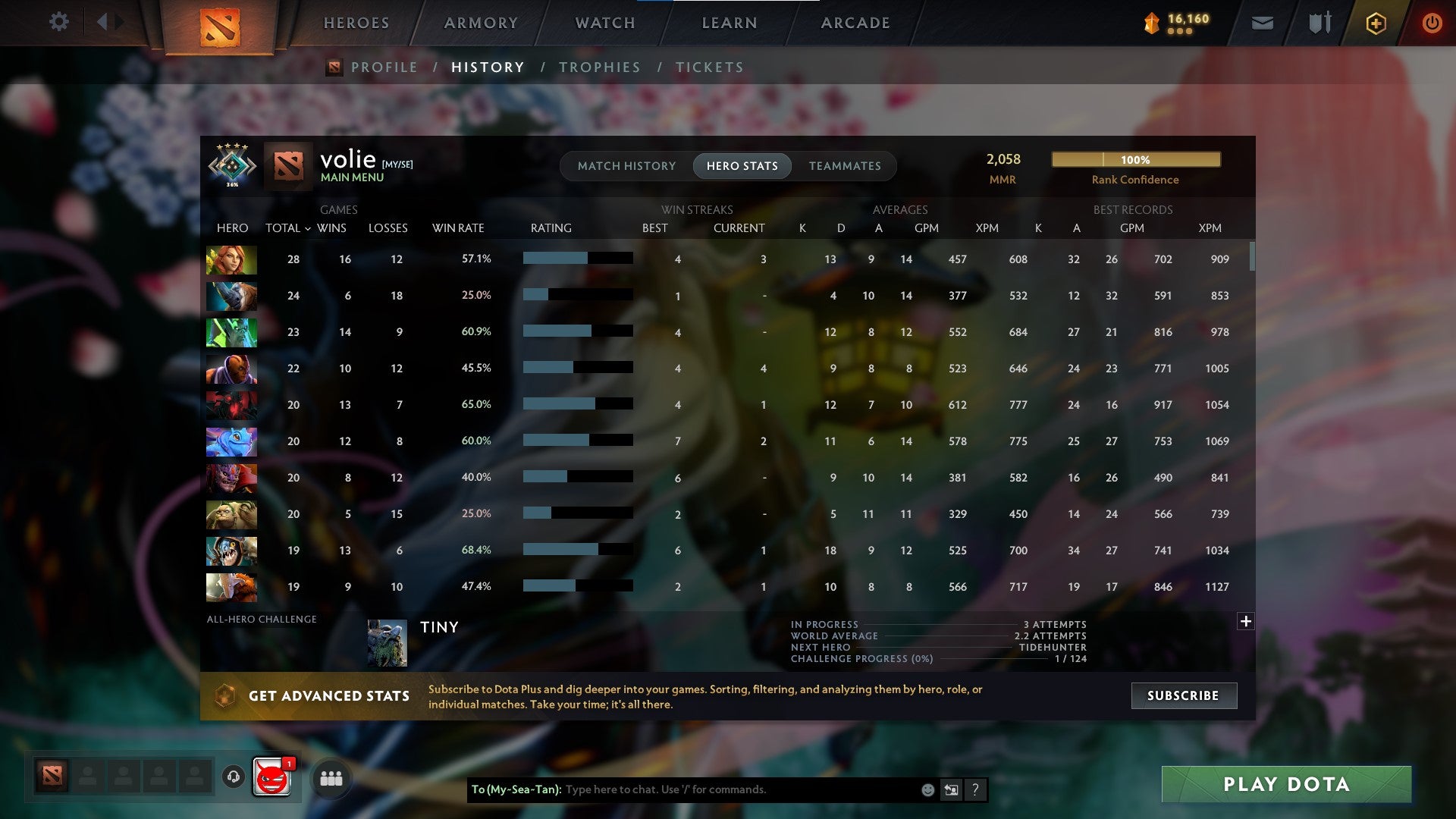Viewport: 1456px width, 819px height.
Task: Click the Rank Confidence progress bar
Action: (1135, 159)
